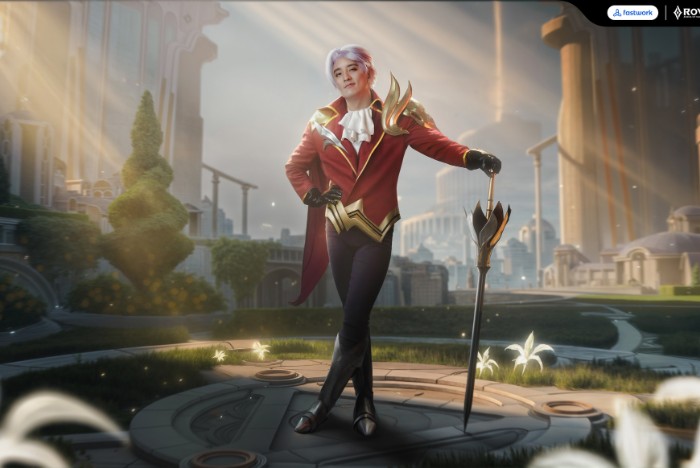Click the fastwork logo badge
This screenshot has width=700, height=468.
[632, 13]
